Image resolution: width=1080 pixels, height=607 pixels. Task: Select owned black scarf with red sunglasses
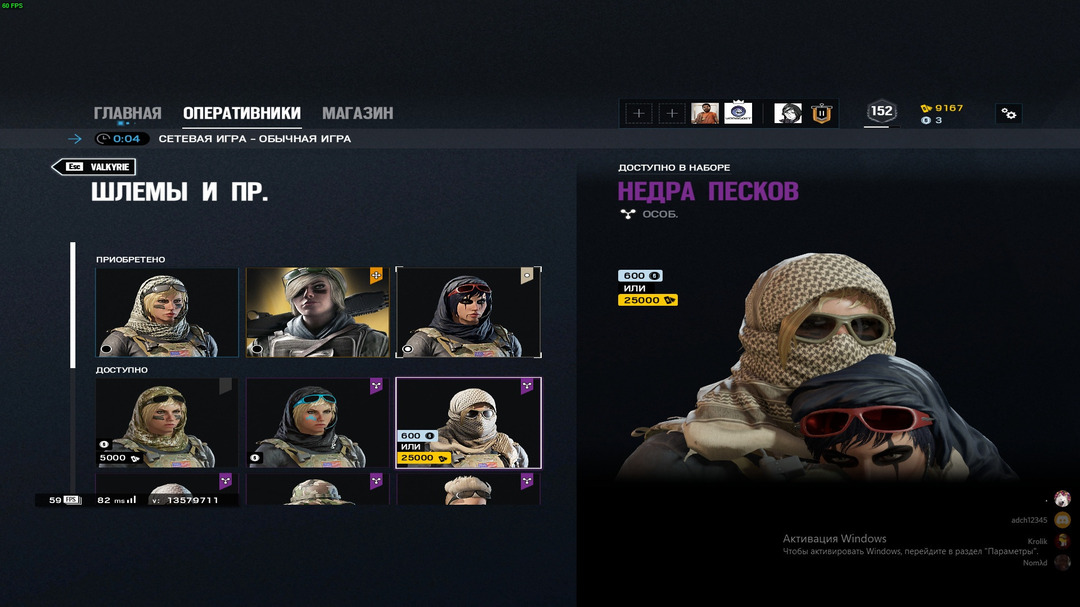[x=468, y=312]
